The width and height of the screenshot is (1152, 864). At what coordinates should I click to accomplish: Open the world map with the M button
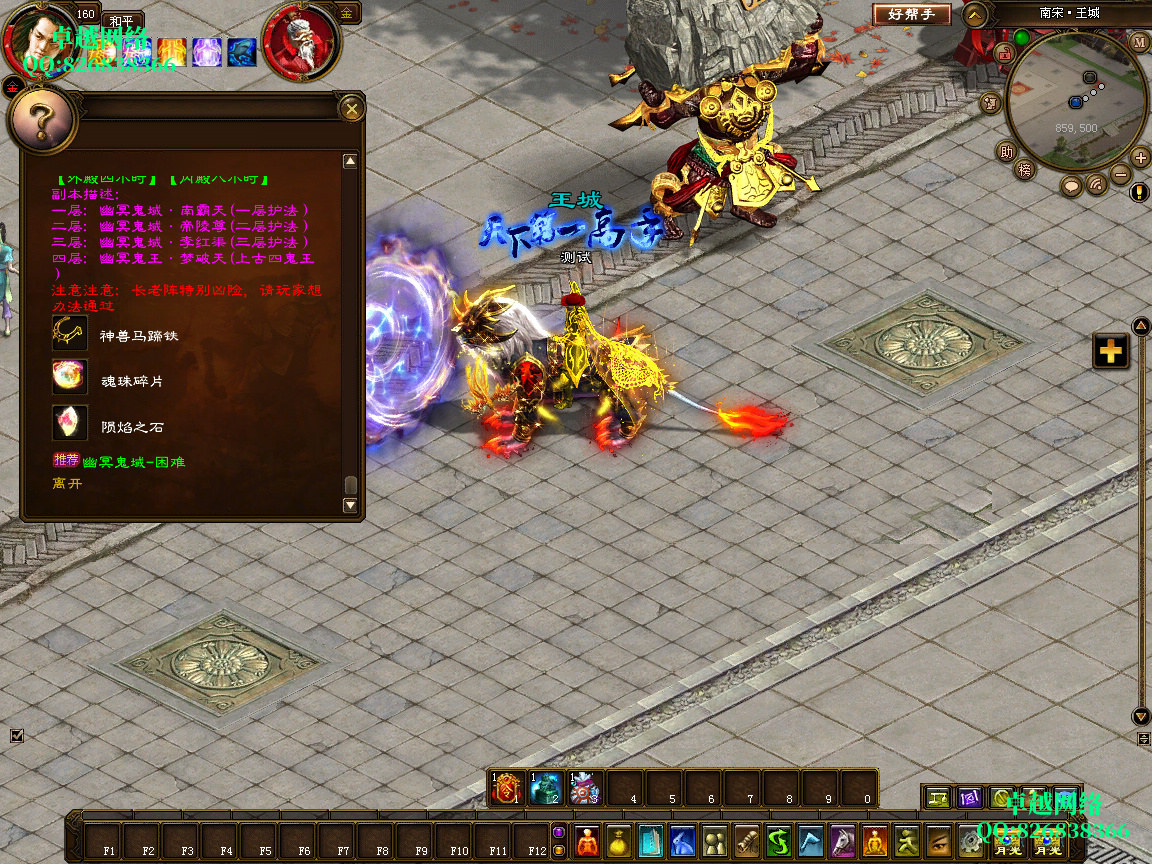[x=1139, y=42]
